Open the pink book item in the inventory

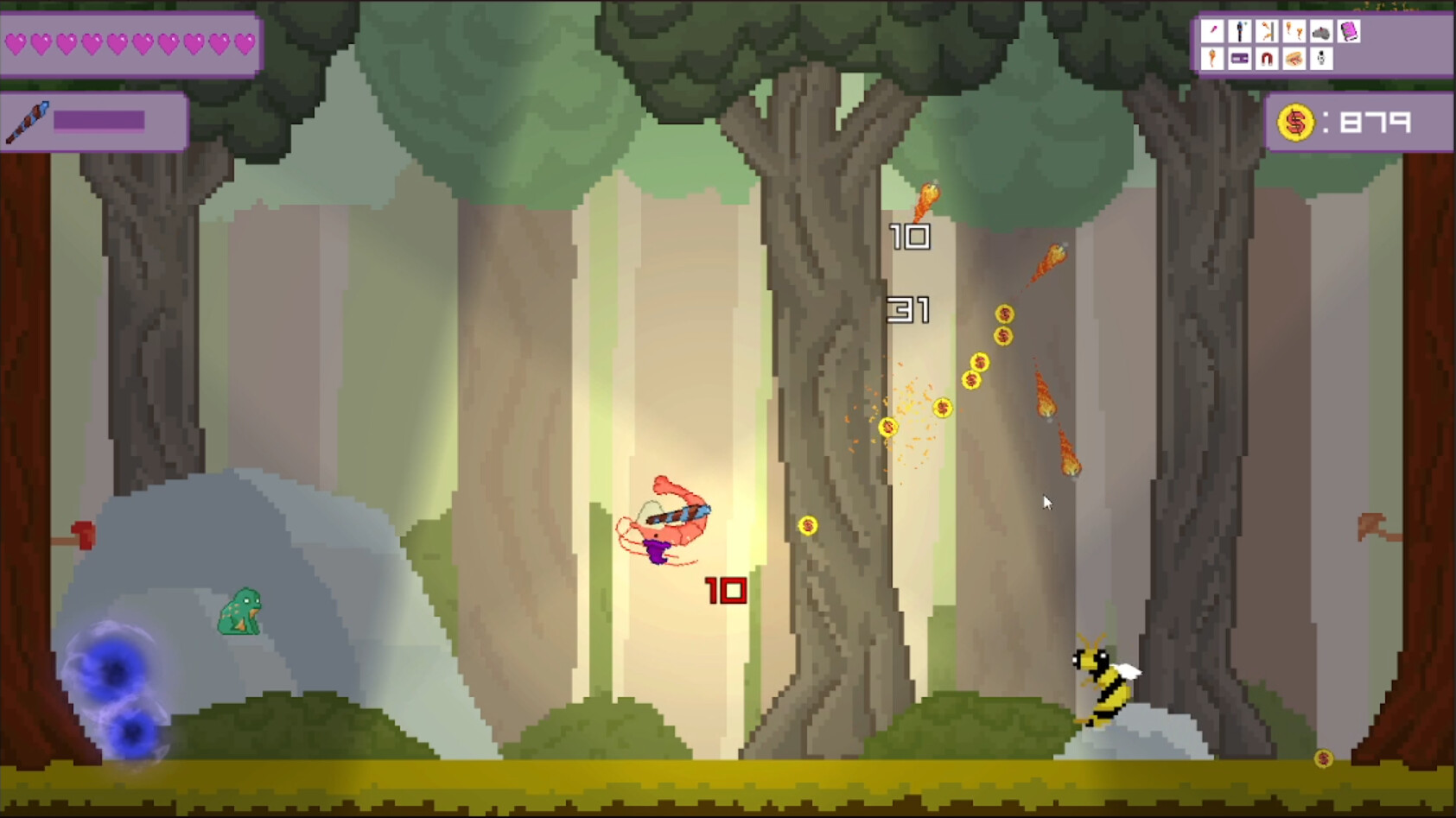1349,32
